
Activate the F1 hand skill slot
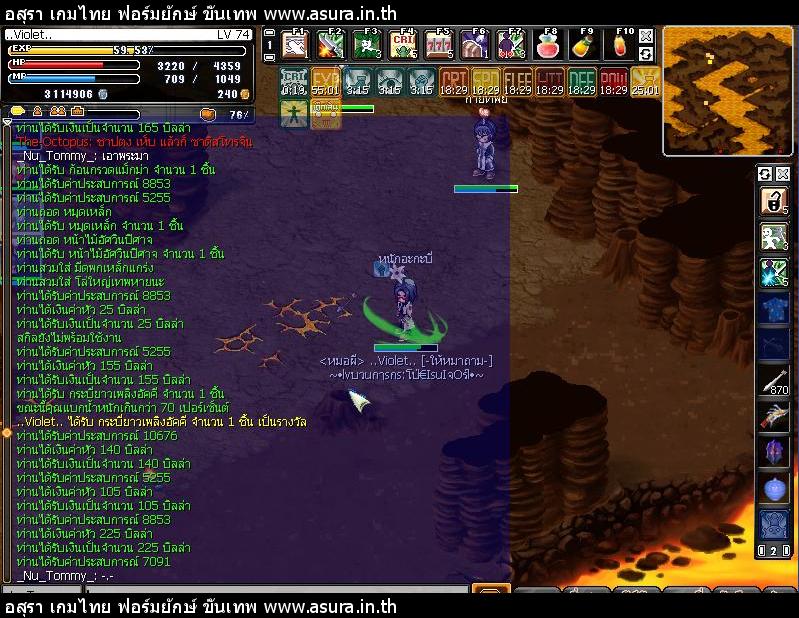[294, 46]
